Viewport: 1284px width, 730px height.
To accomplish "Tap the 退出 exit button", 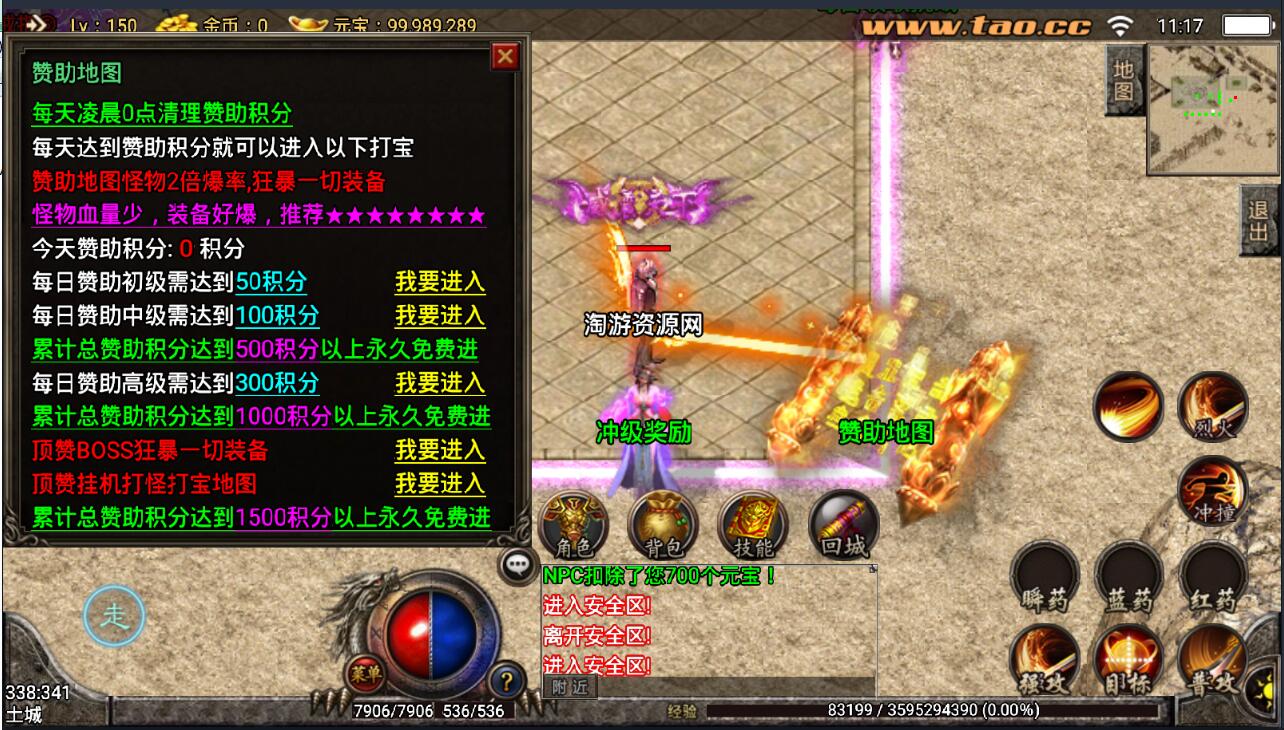I will click(x=1259, y=221).
